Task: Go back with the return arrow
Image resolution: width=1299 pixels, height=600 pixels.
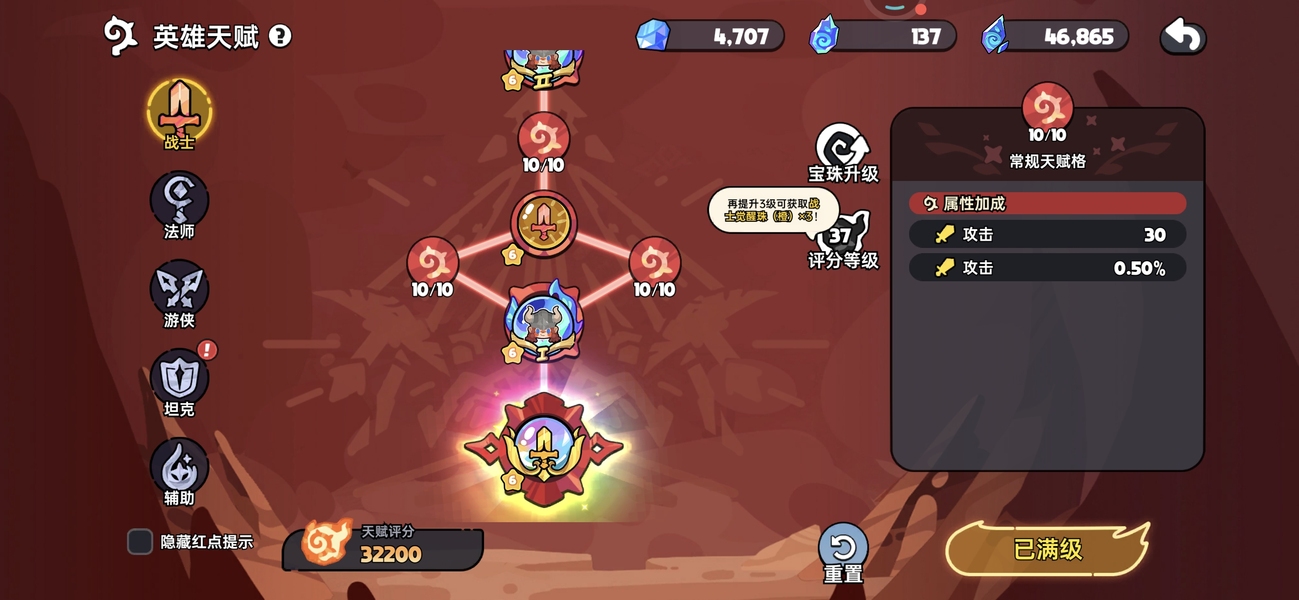Action: (1183, 37)
